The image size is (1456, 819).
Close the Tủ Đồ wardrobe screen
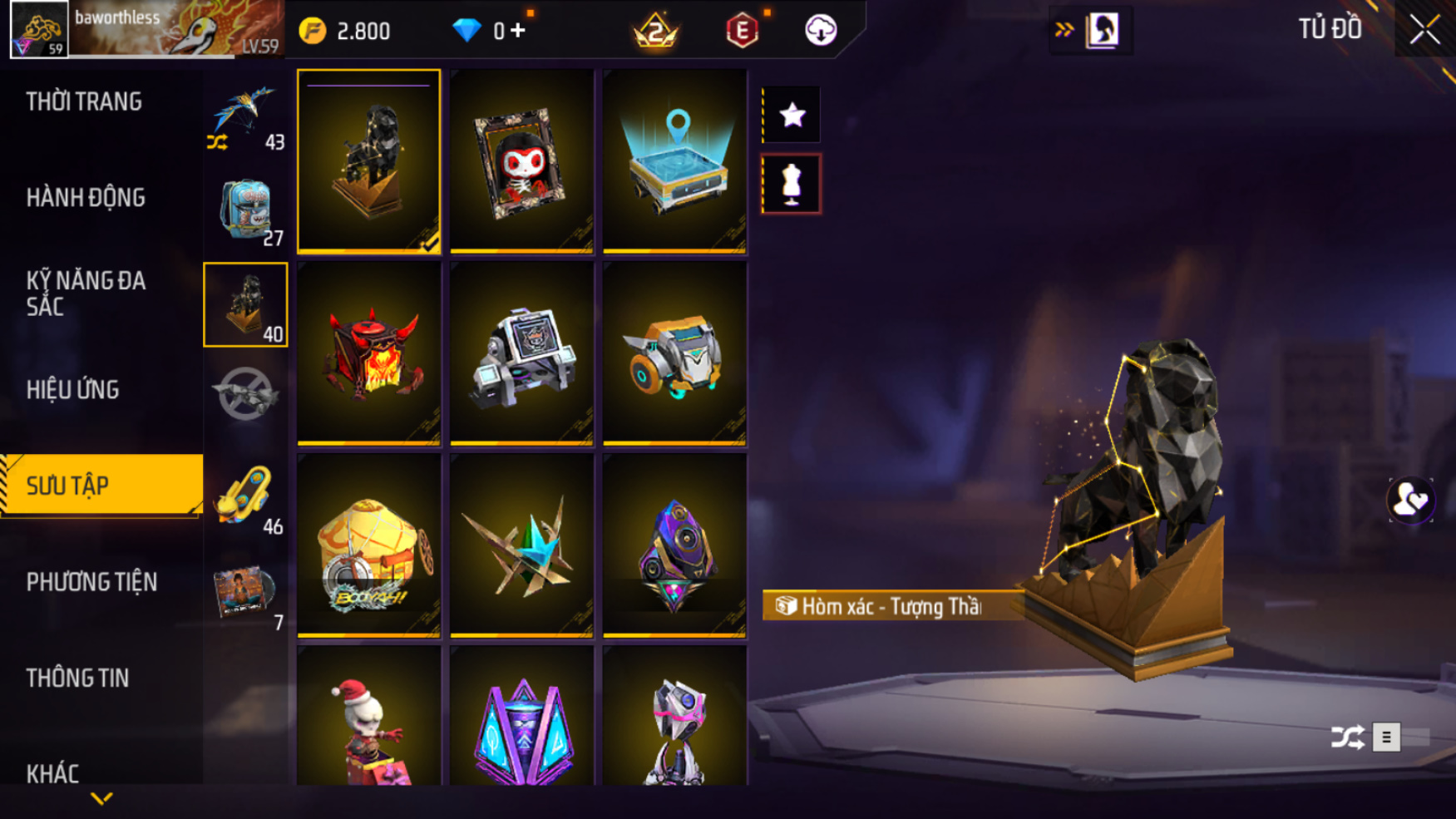pyautogui.click(x=1424, y=30)
